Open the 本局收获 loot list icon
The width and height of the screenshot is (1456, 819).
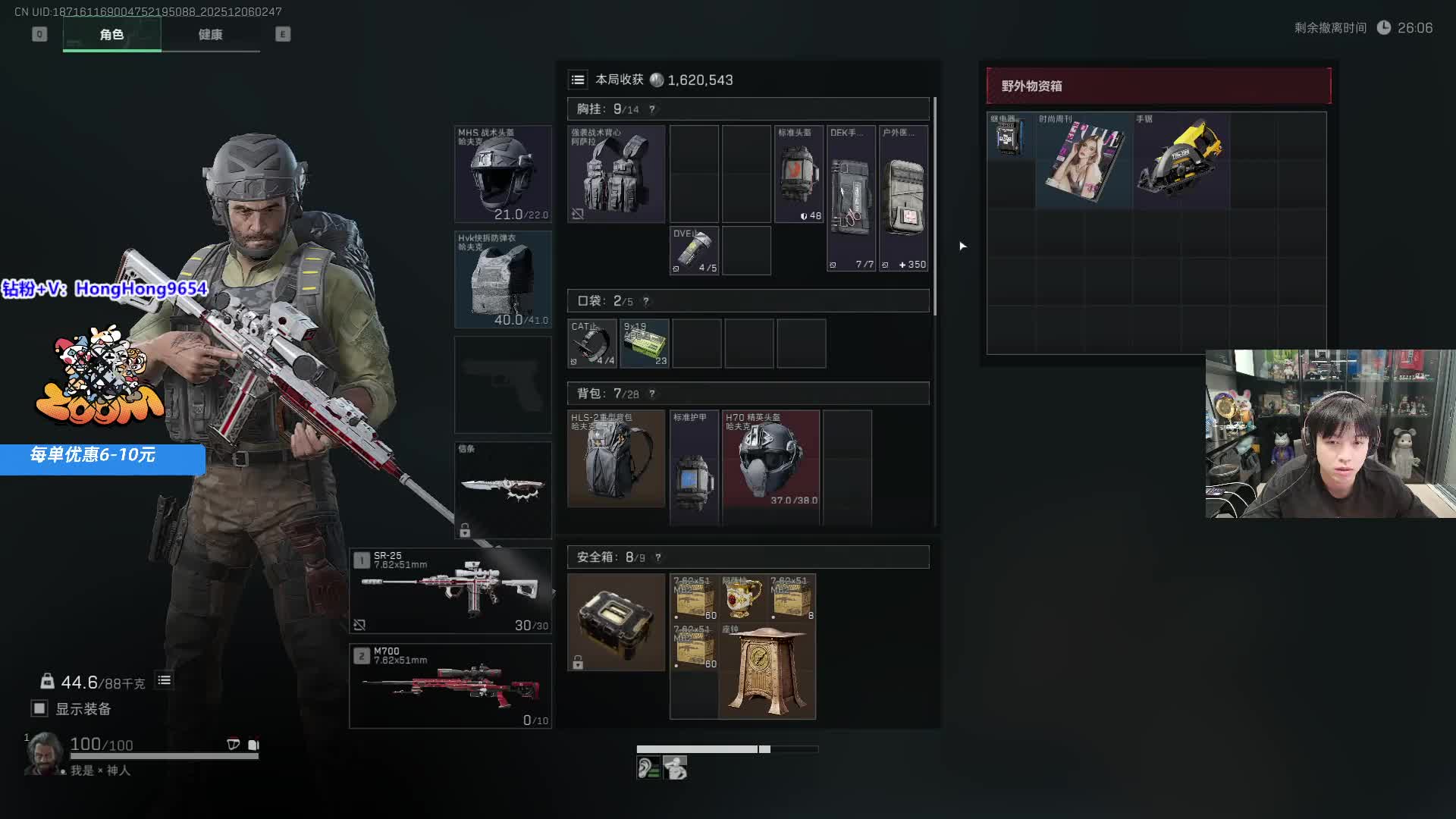(x=578, y=80)
